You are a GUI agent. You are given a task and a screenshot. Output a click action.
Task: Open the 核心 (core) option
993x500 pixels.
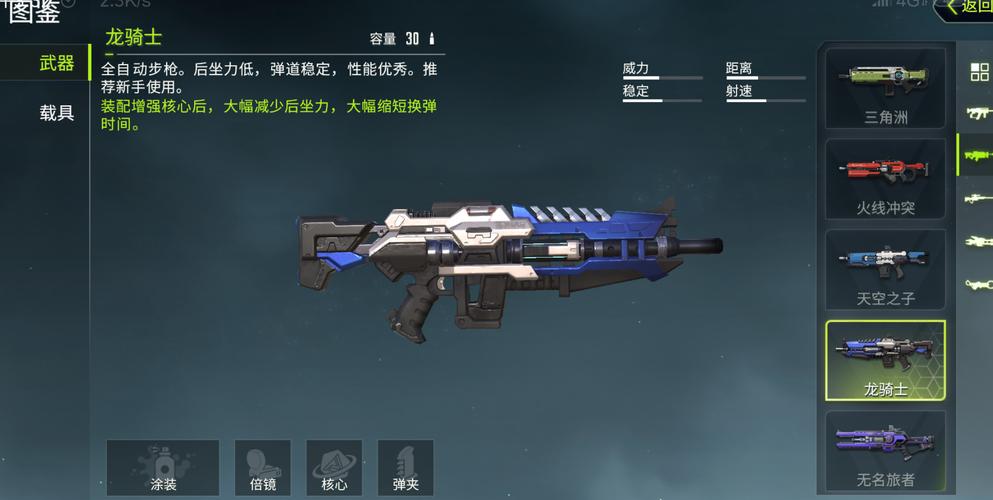point(334,468)
